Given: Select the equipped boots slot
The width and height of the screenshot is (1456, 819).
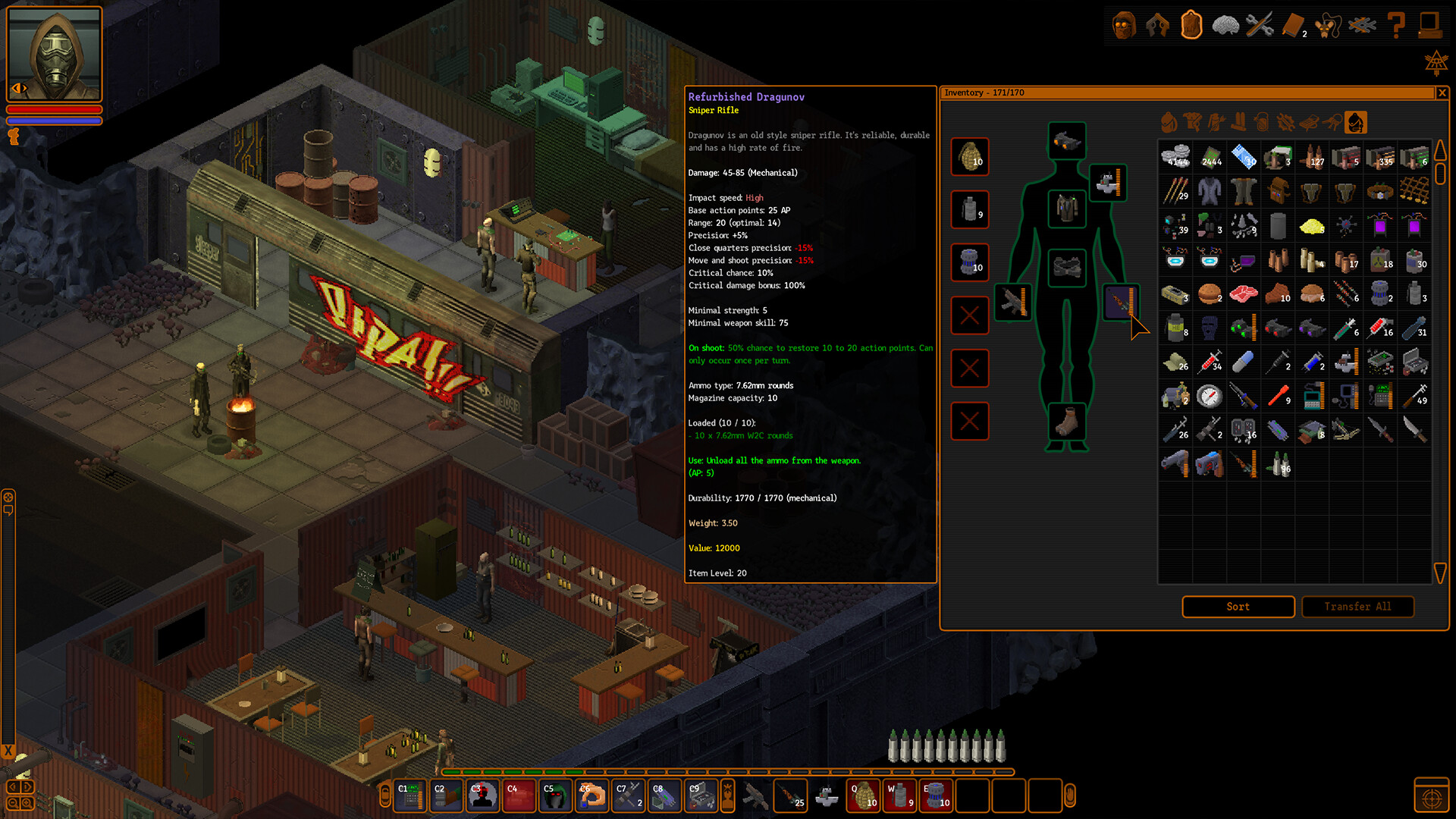Looking at the screenshot, I should [1066, 422].
